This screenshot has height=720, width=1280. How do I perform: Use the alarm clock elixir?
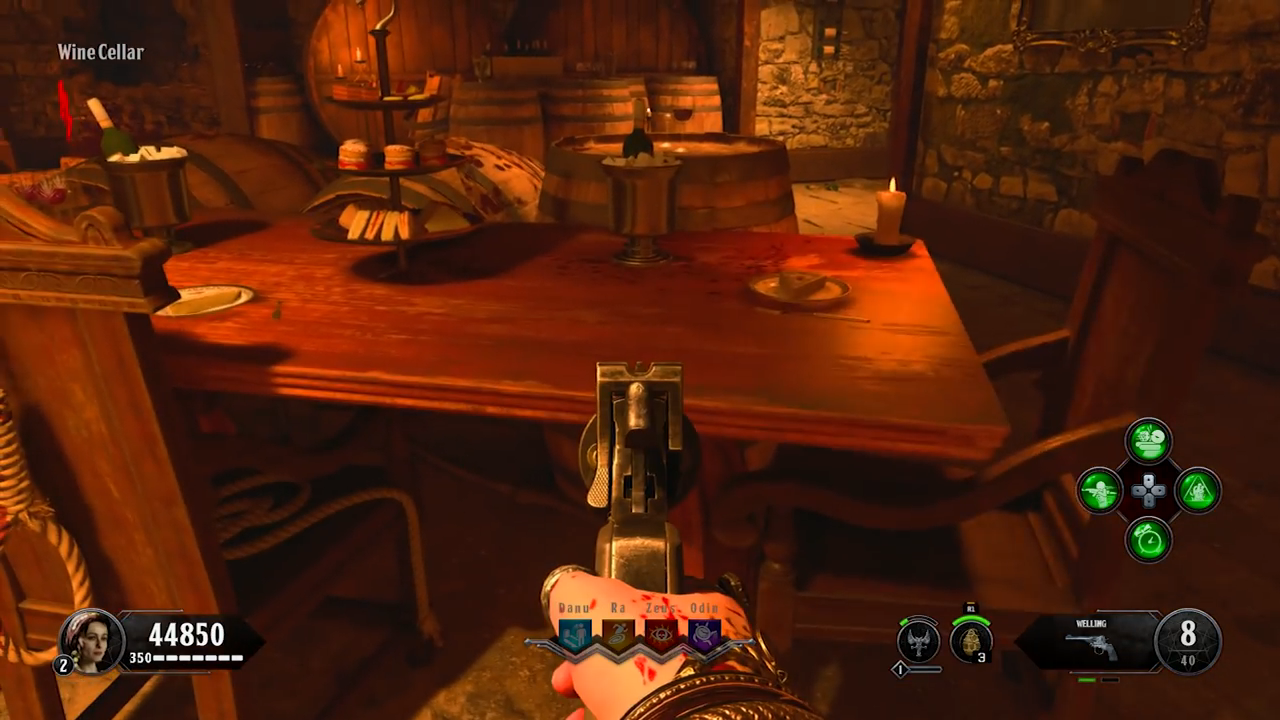click(1149, 540)
